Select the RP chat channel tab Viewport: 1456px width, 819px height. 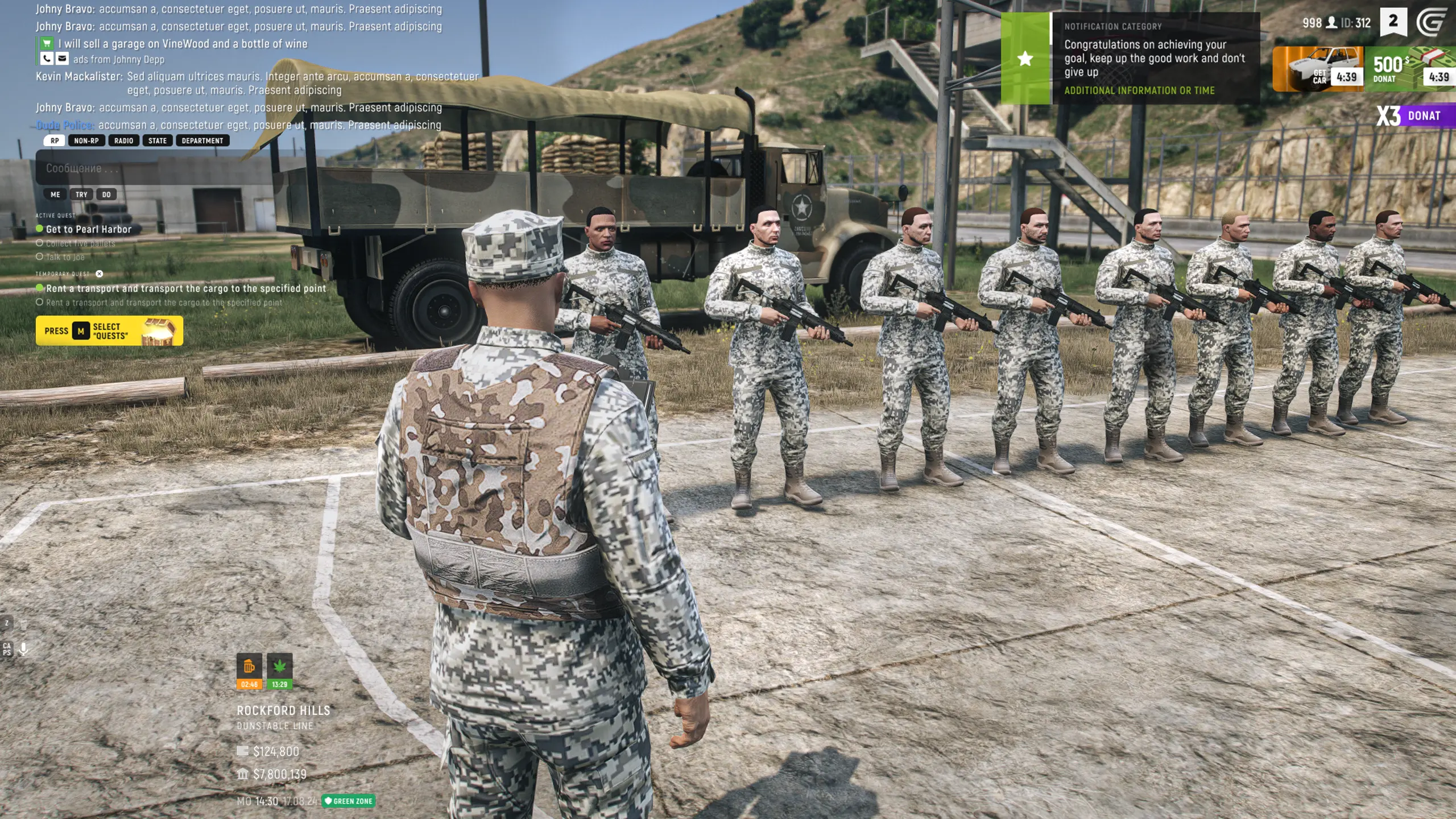point(55,140)
